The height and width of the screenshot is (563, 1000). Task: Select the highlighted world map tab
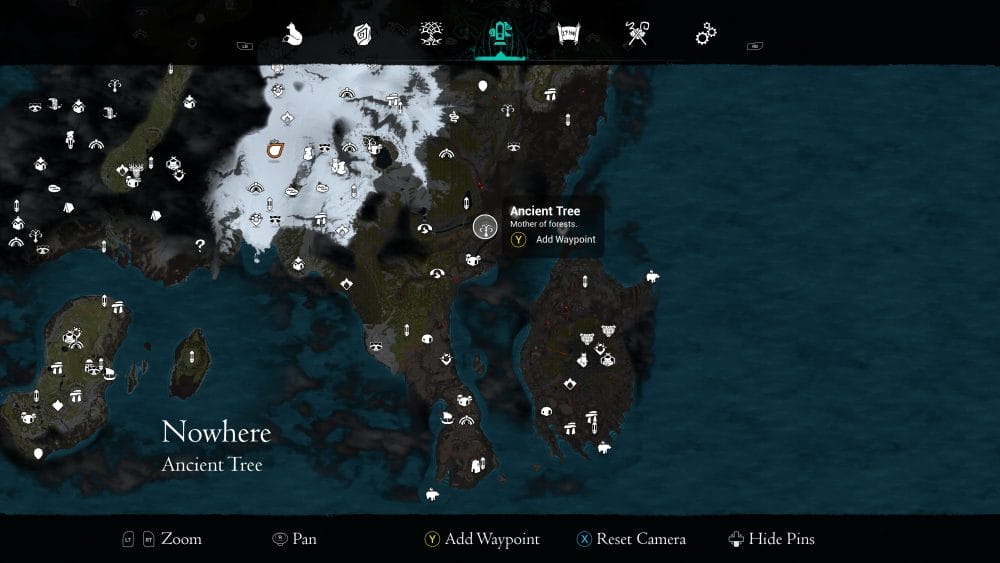pyautogui.click(x=500, y=35)
